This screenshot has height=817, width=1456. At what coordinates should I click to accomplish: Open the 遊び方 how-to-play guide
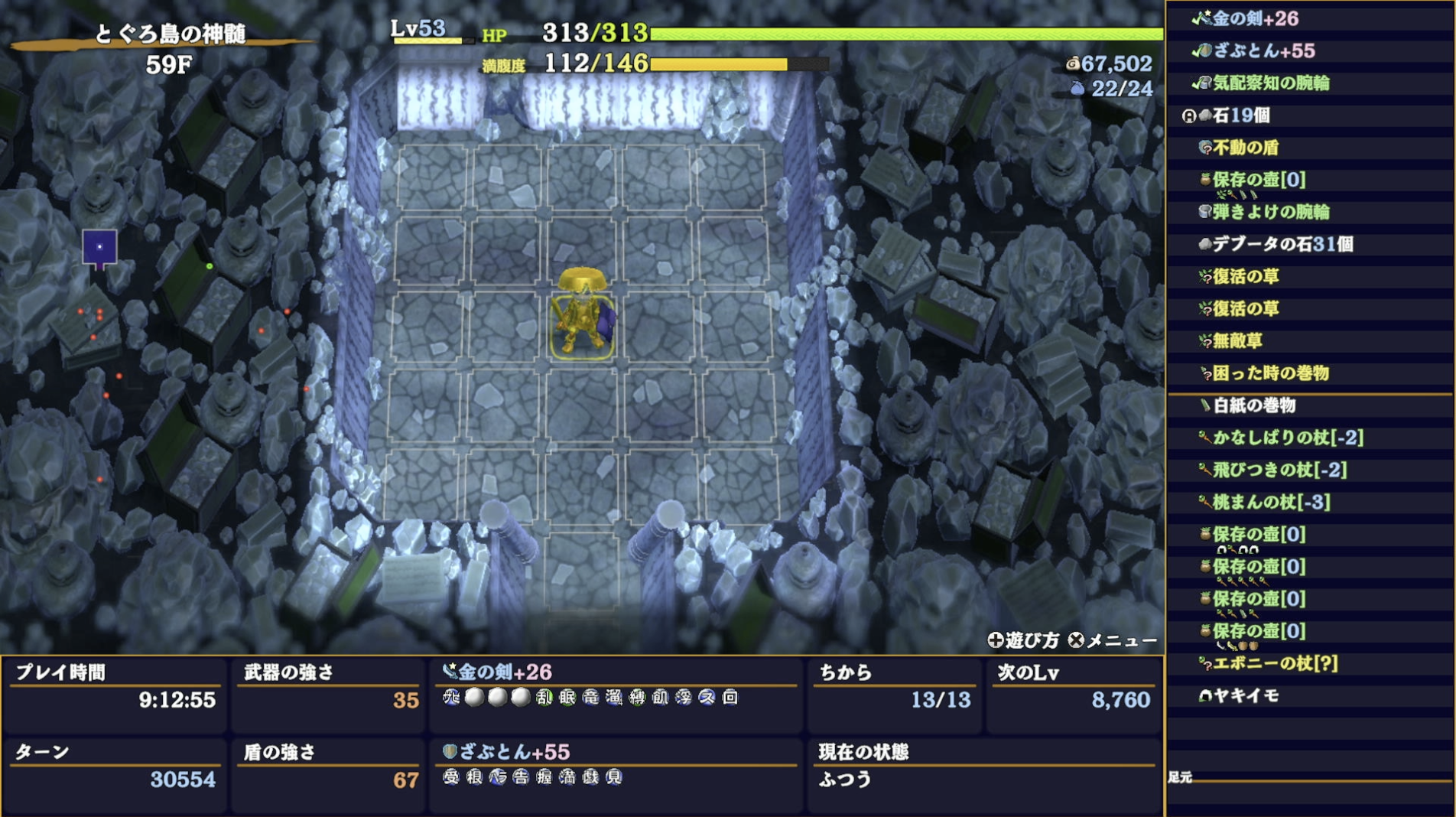click(x=1023, y=640)
